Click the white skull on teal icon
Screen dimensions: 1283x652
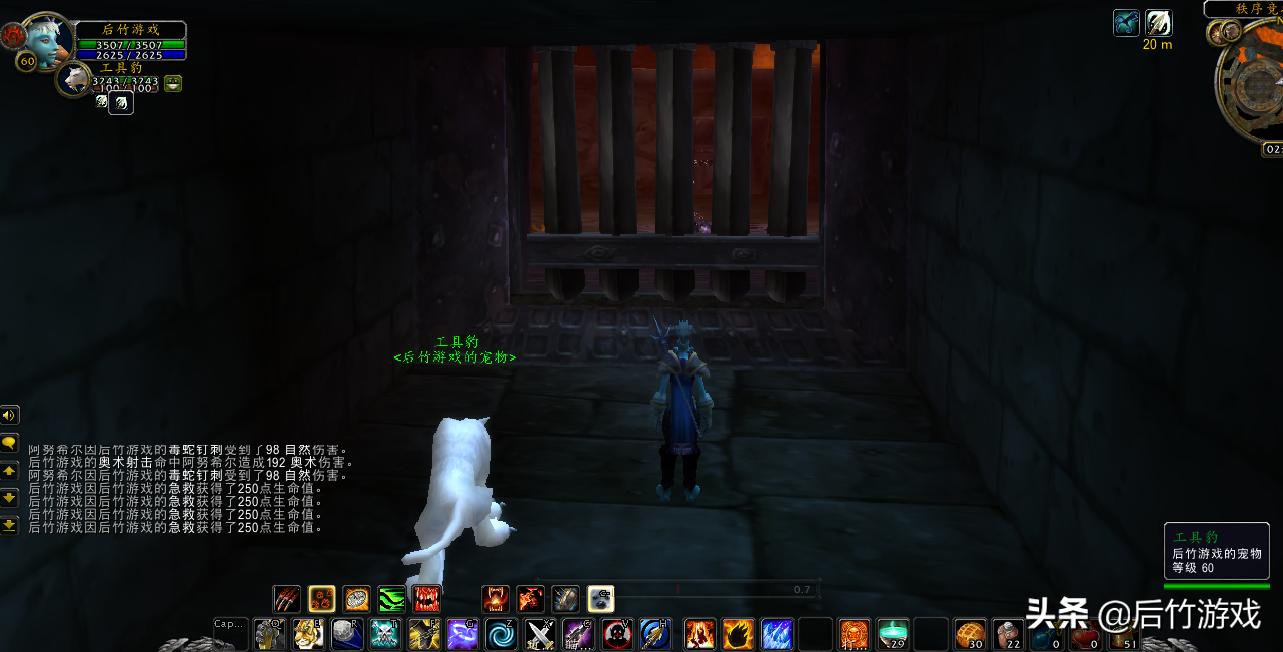pyautogui.click(x=385, y=634)
